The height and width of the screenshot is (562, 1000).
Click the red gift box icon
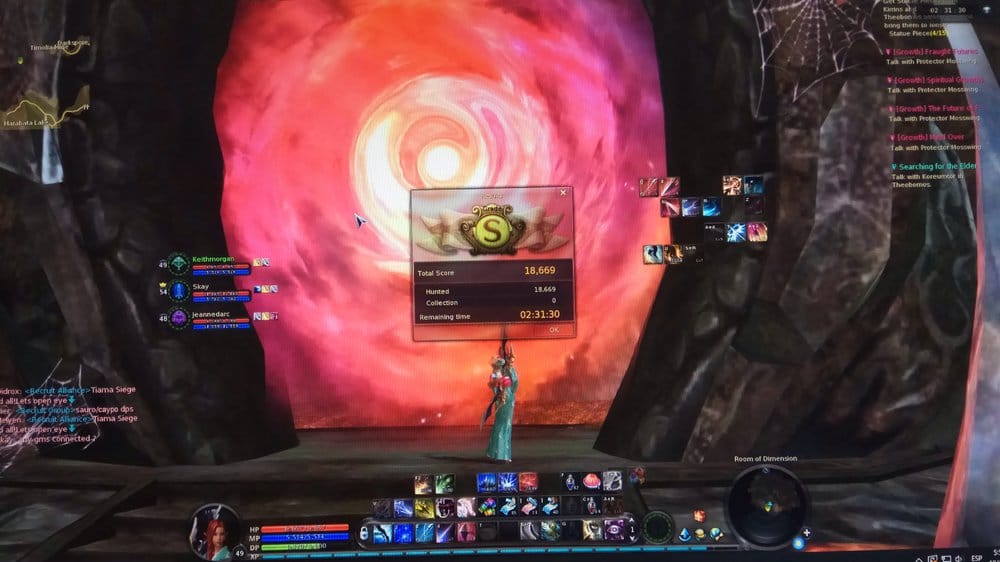700,516
